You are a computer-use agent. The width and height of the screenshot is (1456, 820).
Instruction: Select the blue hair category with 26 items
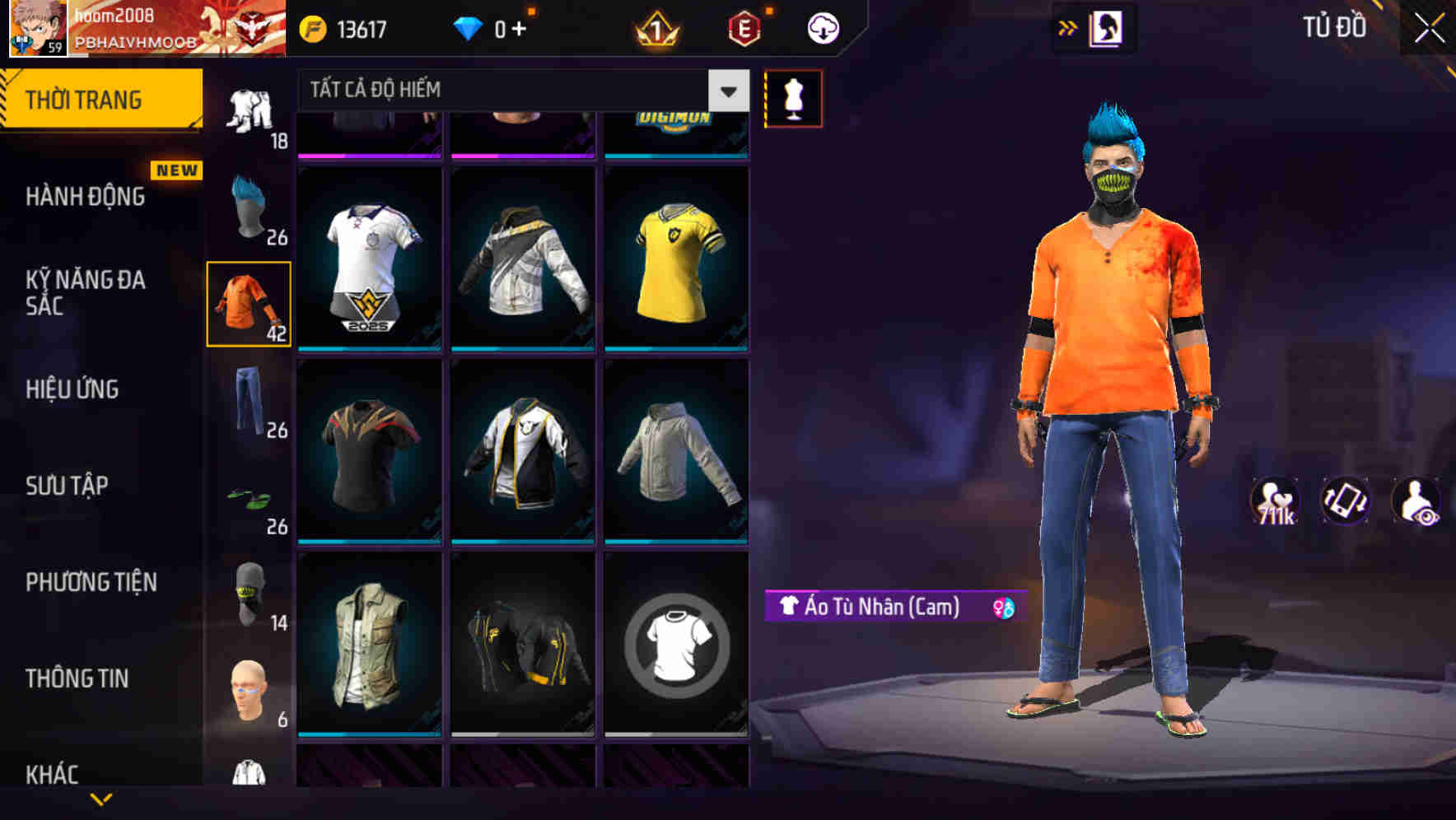(x=248, y=207)
